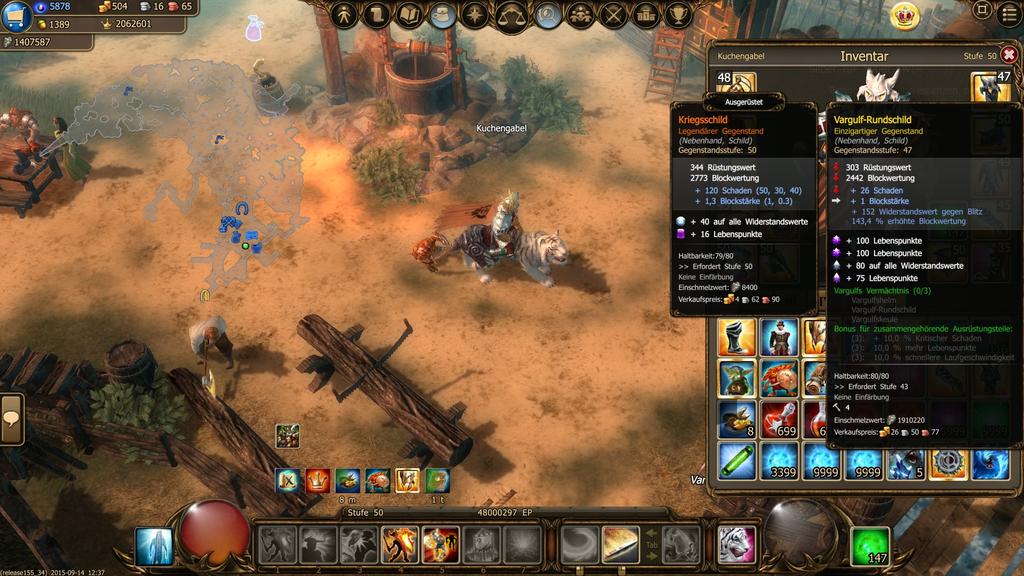Select the armored boots inventory slot
The width and height of the screenshot is (1024, 576).
[x=737, y=338]
